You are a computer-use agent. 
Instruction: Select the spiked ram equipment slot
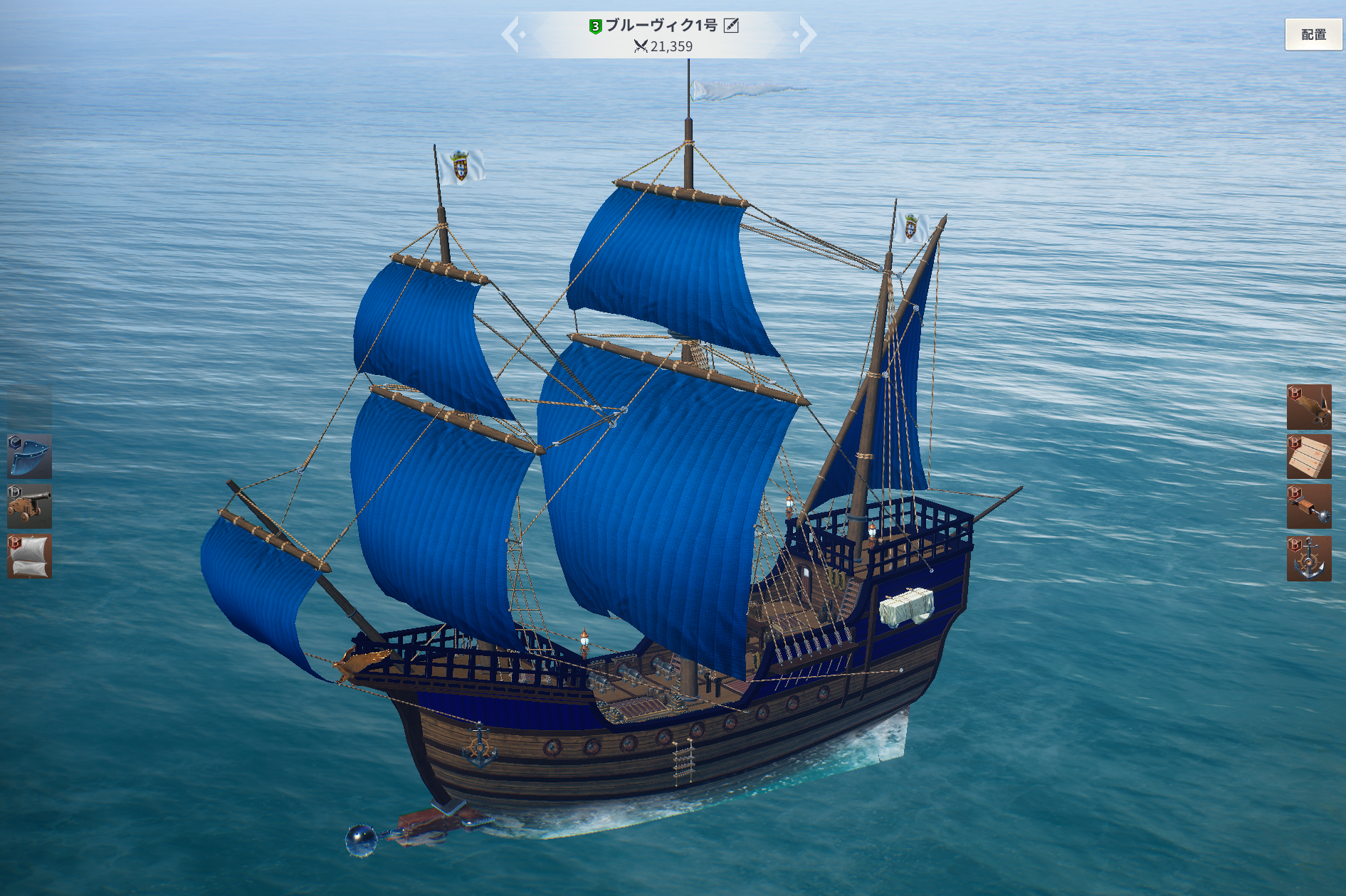tap(1308, 506)
